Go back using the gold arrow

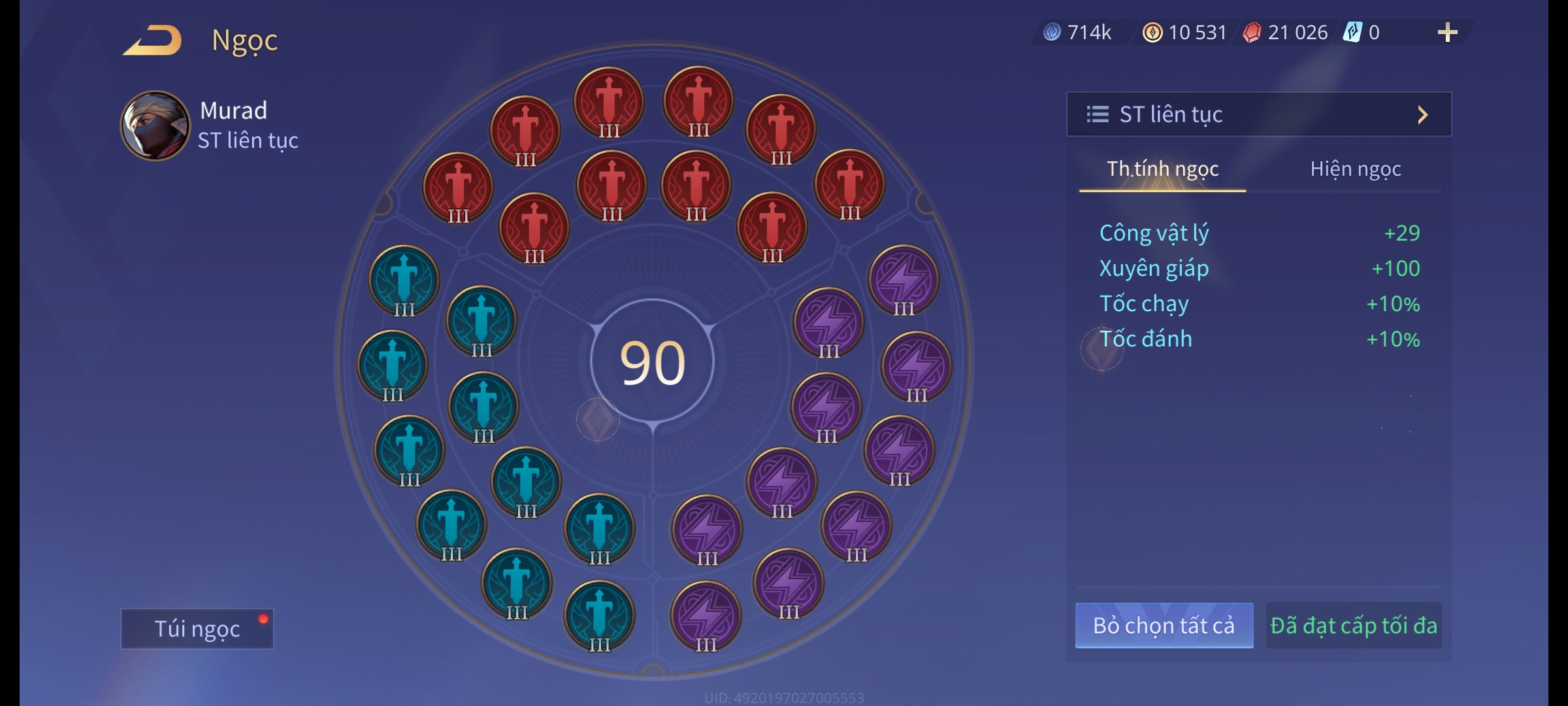pyautogui.click(x=153, y=41)
